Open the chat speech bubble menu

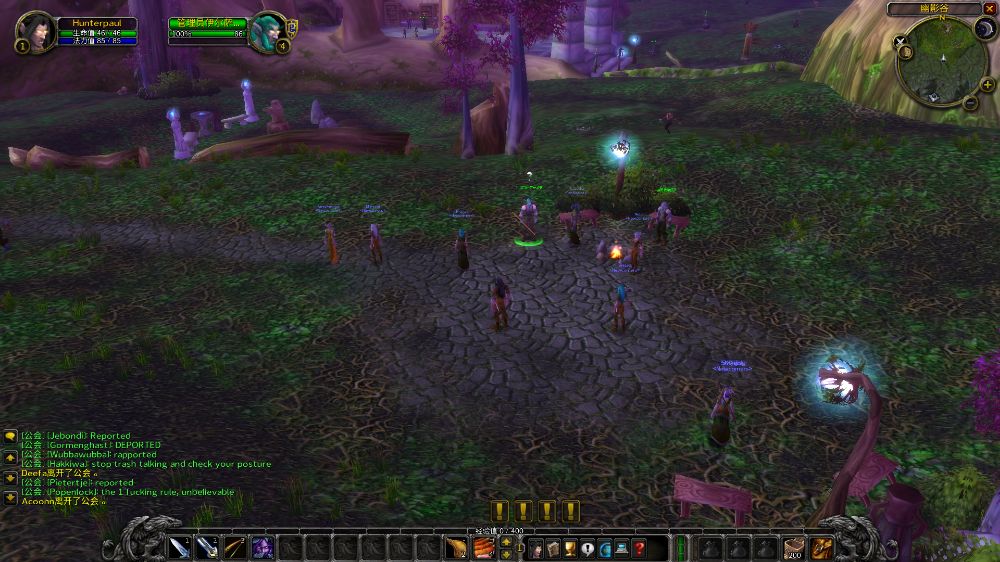tap(10, 436)
